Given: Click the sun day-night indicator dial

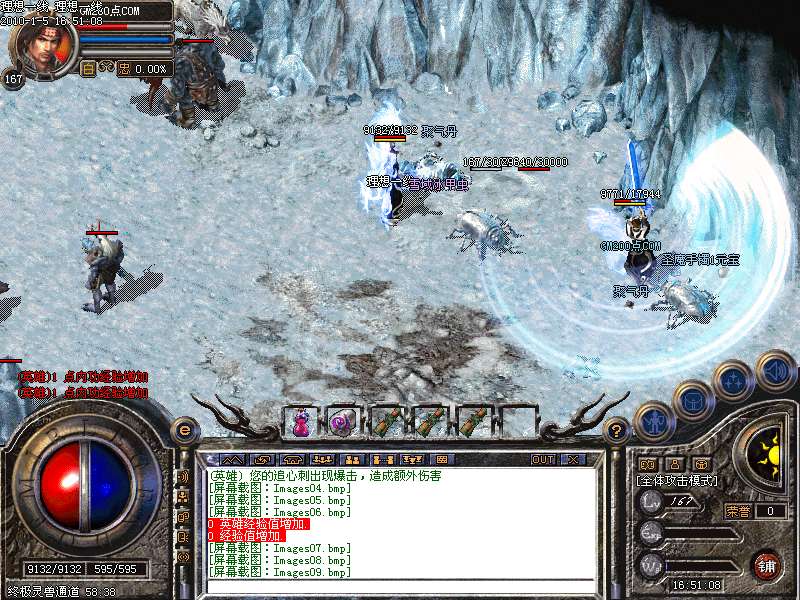Looking at the screenshot, I should tap(768, 455).
